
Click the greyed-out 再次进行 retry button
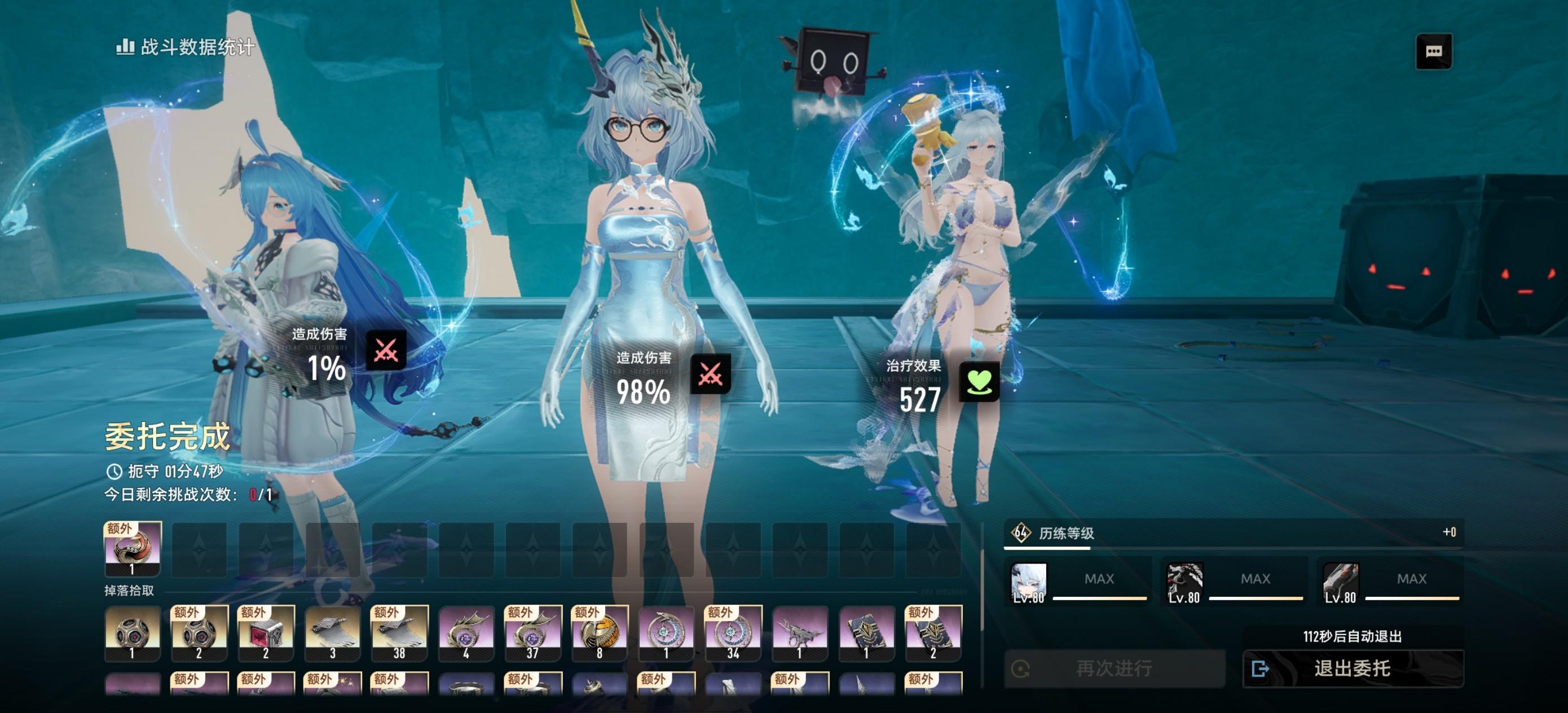[x=1113, y=668]
